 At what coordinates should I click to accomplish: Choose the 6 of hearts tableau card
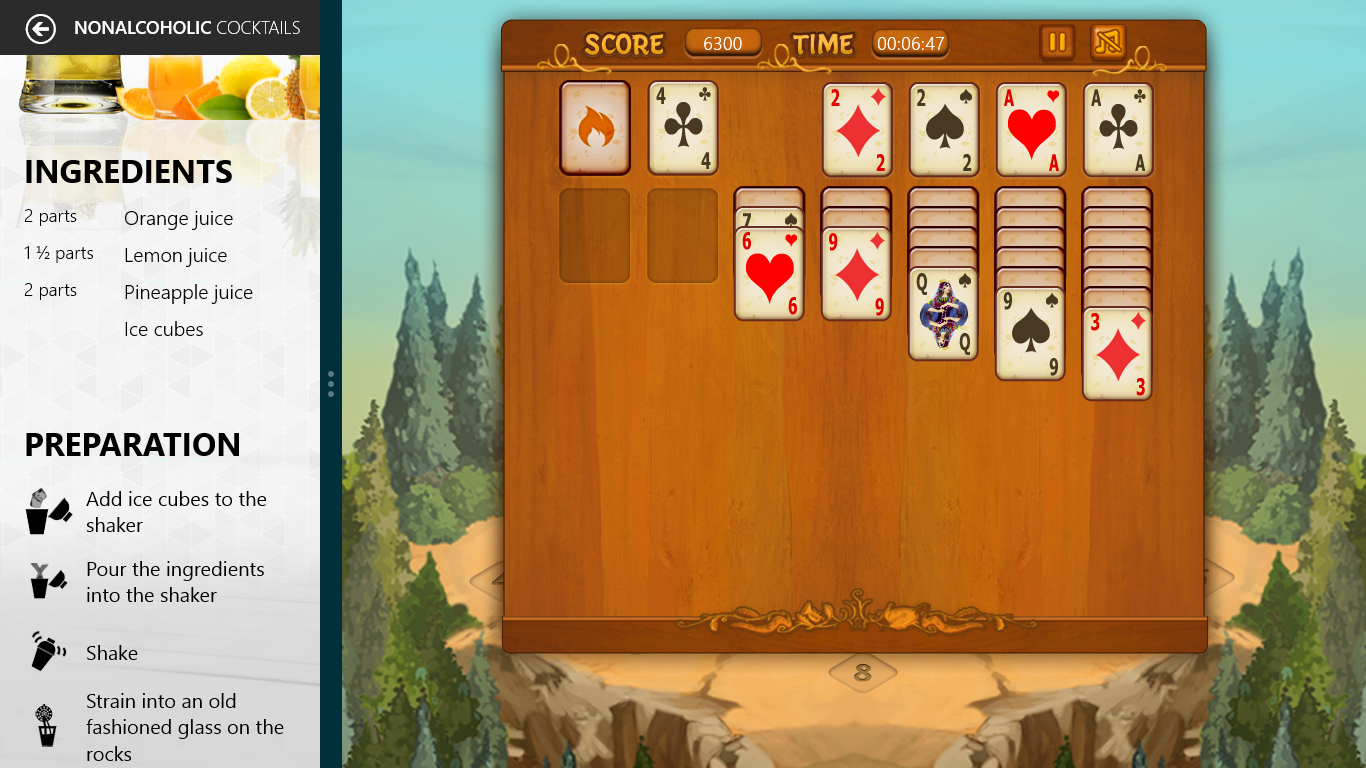point(770,273)
